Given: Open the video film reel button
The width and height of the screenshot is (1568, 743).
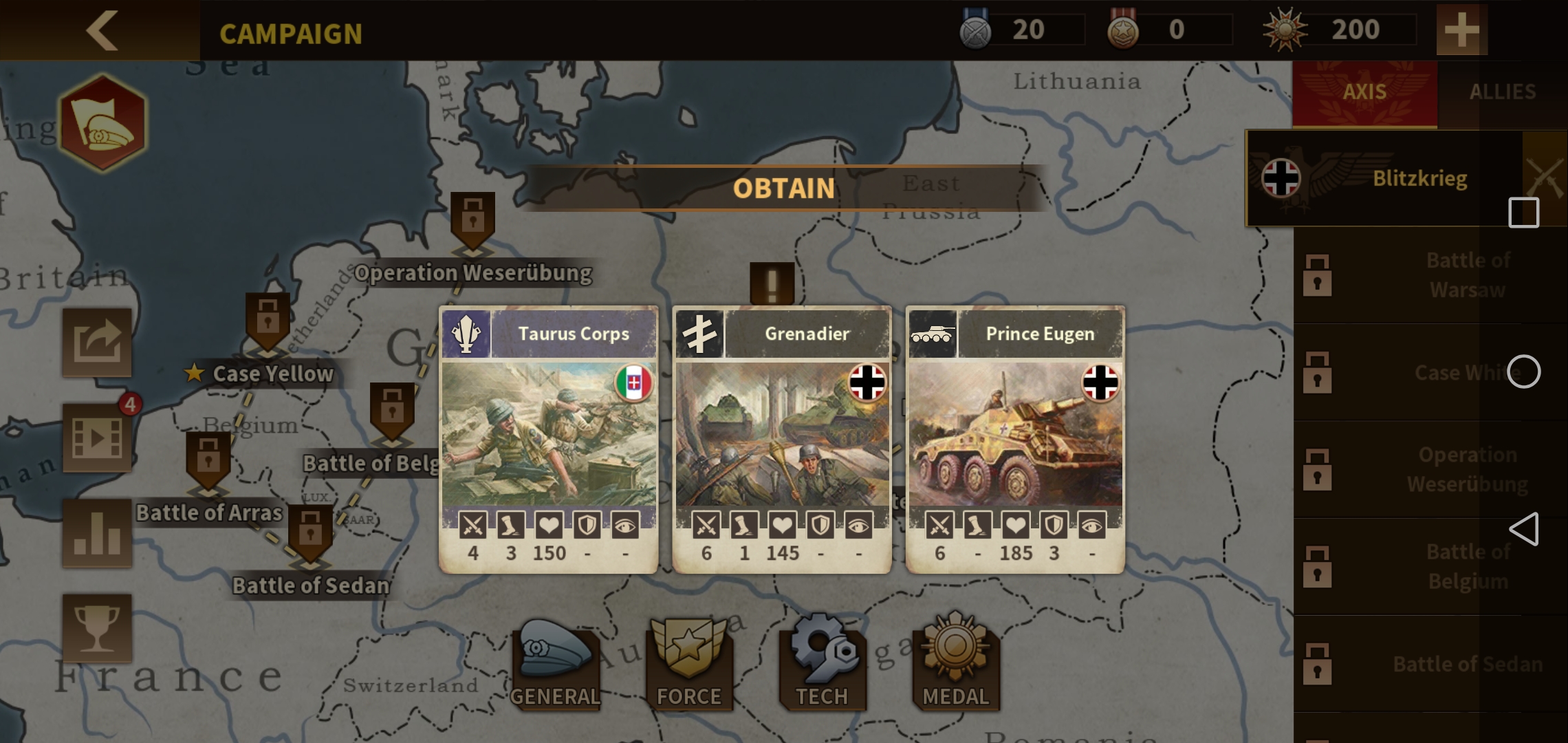Looking at the screenshot, I should pyautogui.click(x=97, y=438).
